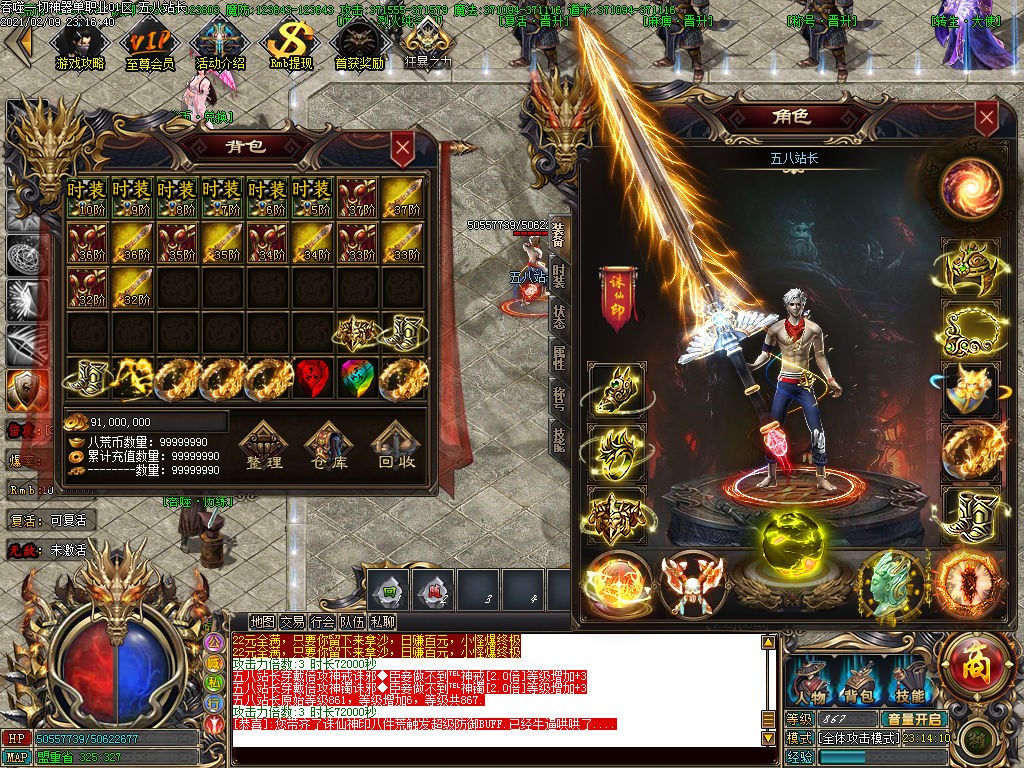Open the 地图 map chat tab
Screen dimensions: 1024x768
tap(262, 622)
